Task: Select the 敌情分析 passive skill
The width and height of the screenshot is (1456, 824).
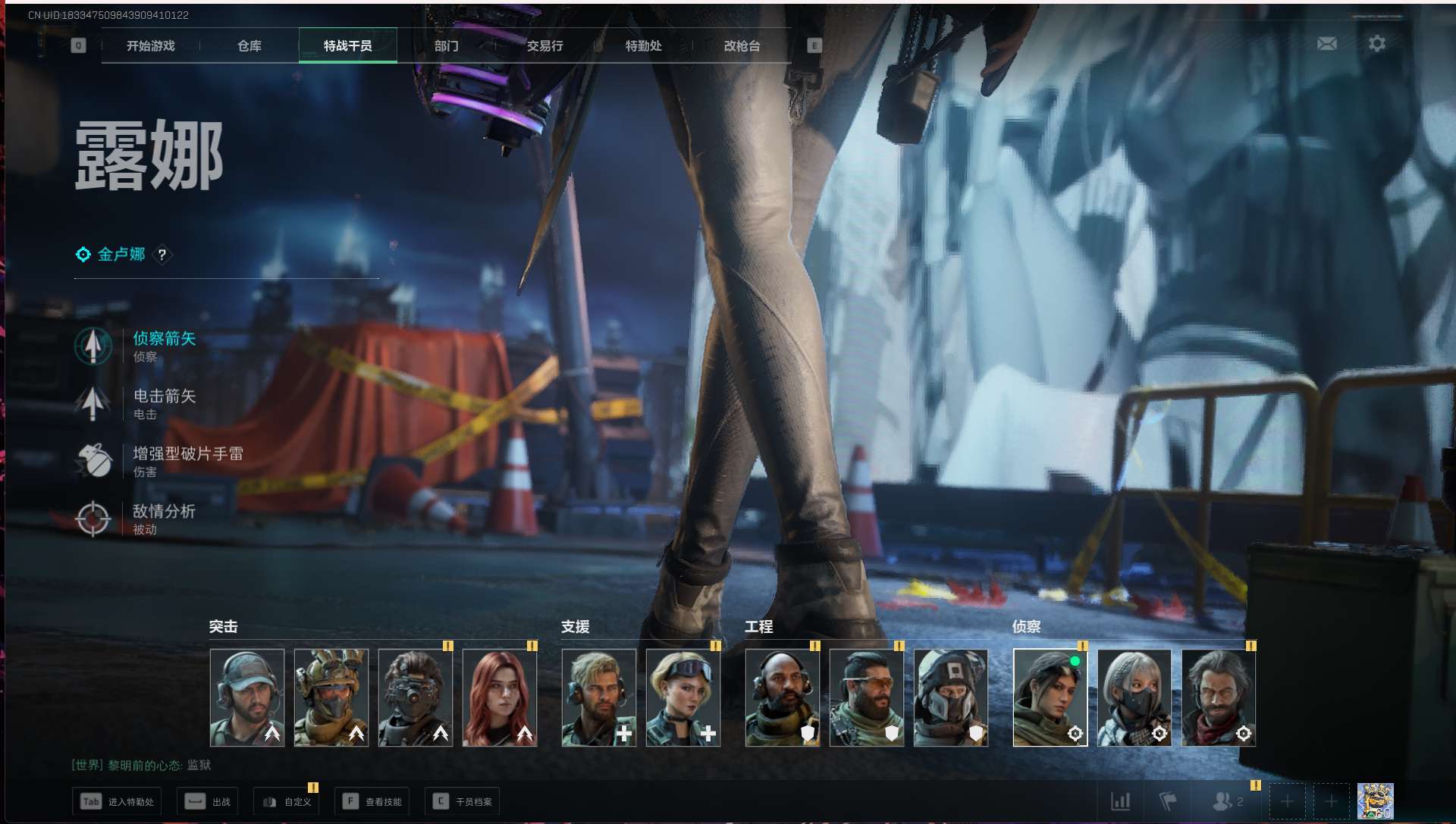Action: 164,519
